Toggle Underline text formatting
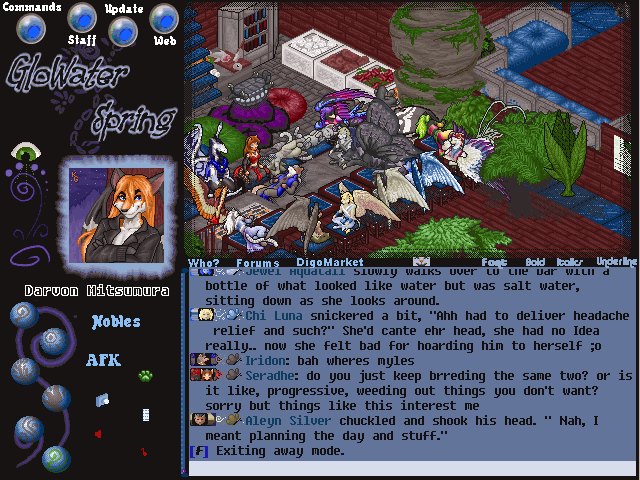Image resolution: width=640 pixels, height=480 pixels. tap(616, 261)
